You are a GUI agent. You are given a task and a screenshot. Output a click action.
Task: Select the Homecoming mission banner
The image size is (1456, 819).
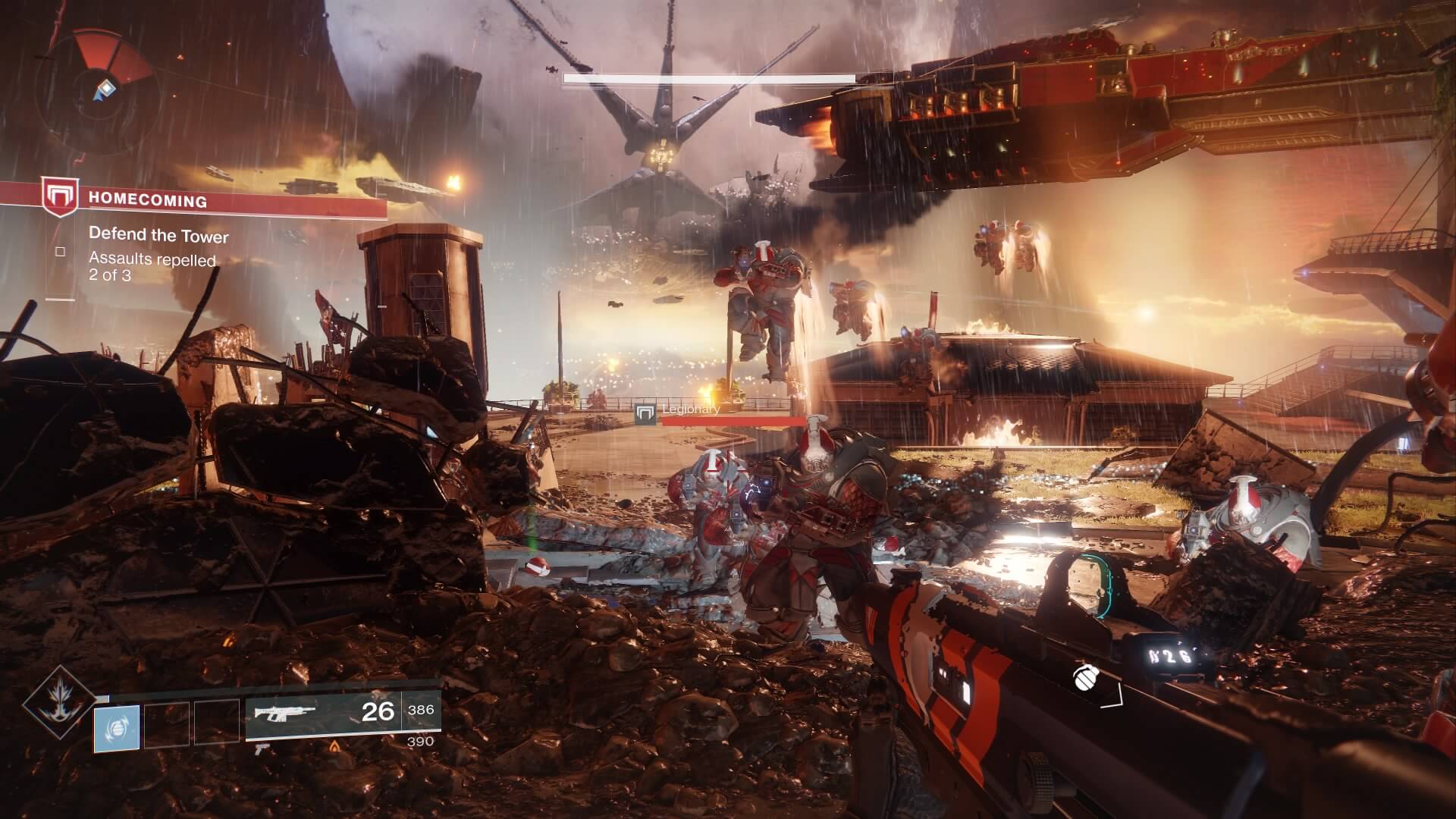point(193,200)
